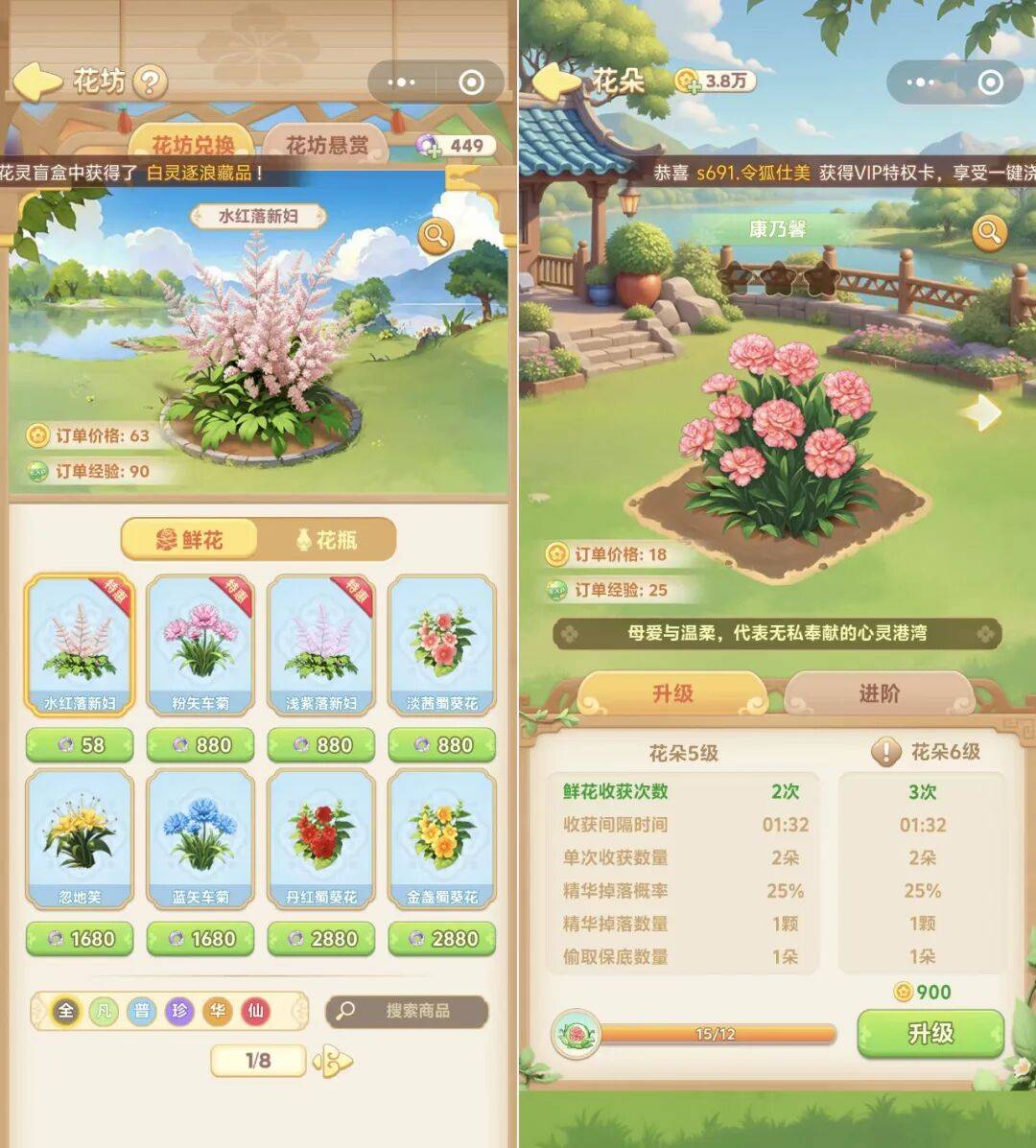Filter flowers by 珍 rarity
The image size is (1036, 1148).
coord(179,1011)
